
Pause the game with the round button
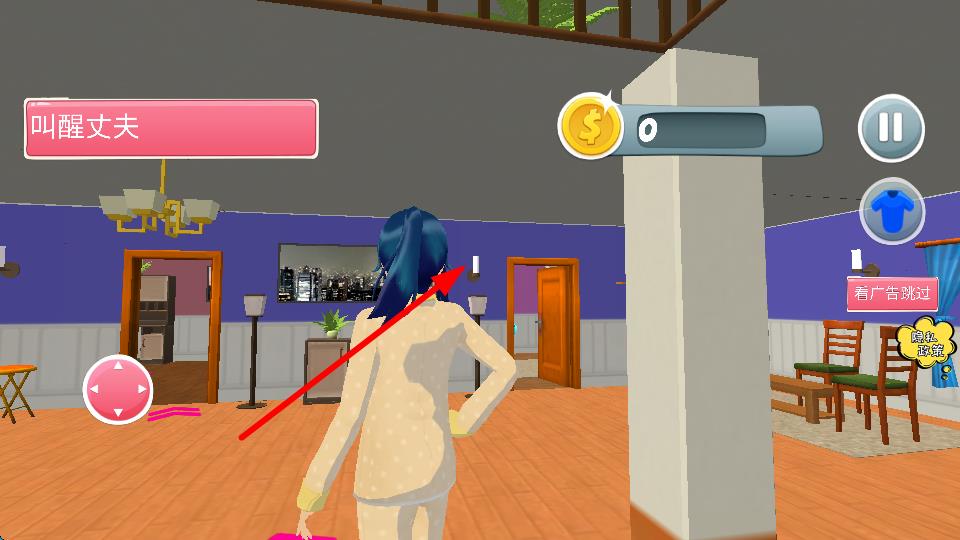[x=890, y=128]
